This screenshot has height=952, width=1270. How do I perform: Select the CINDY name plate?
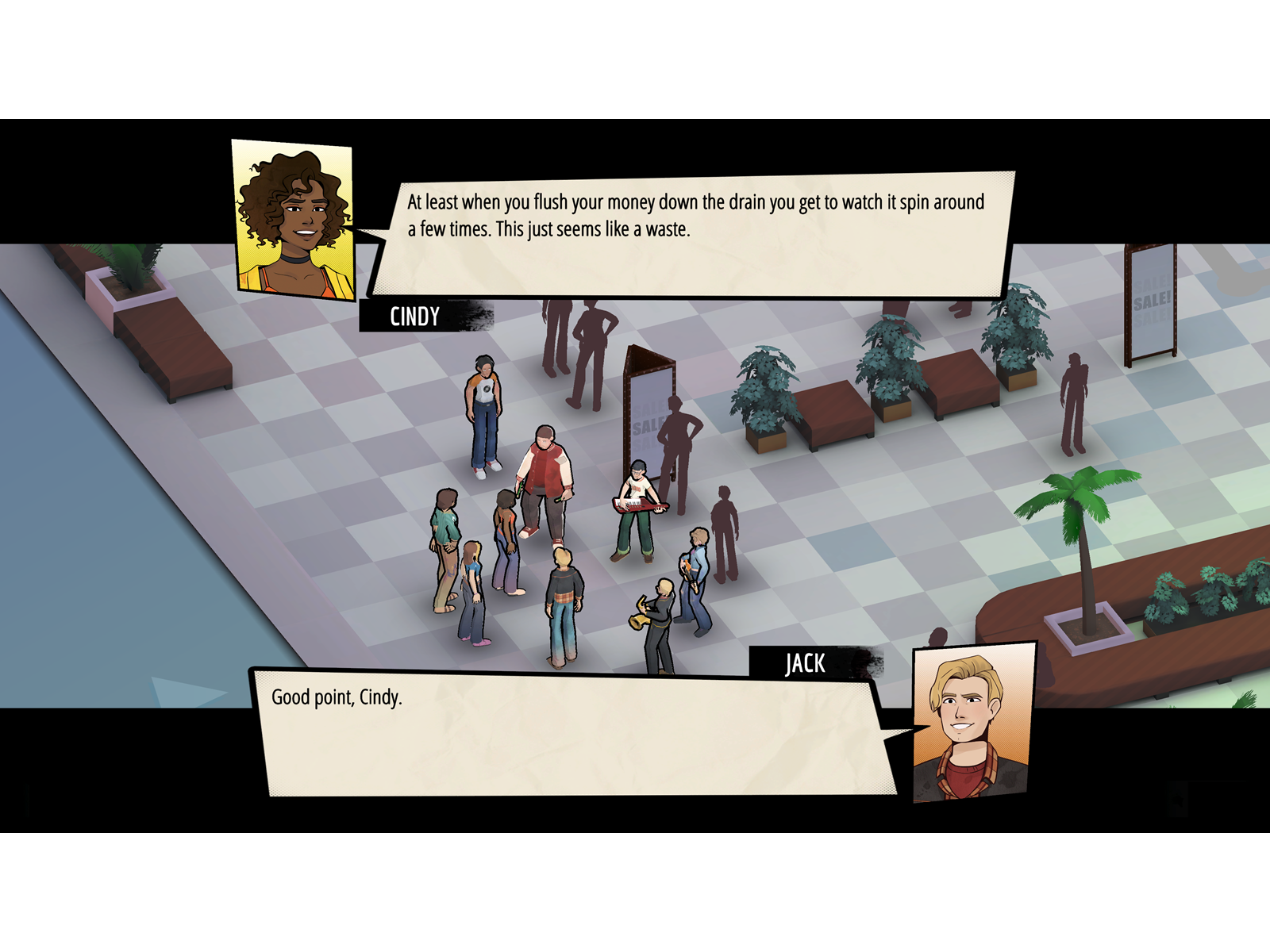coord(413,316)
